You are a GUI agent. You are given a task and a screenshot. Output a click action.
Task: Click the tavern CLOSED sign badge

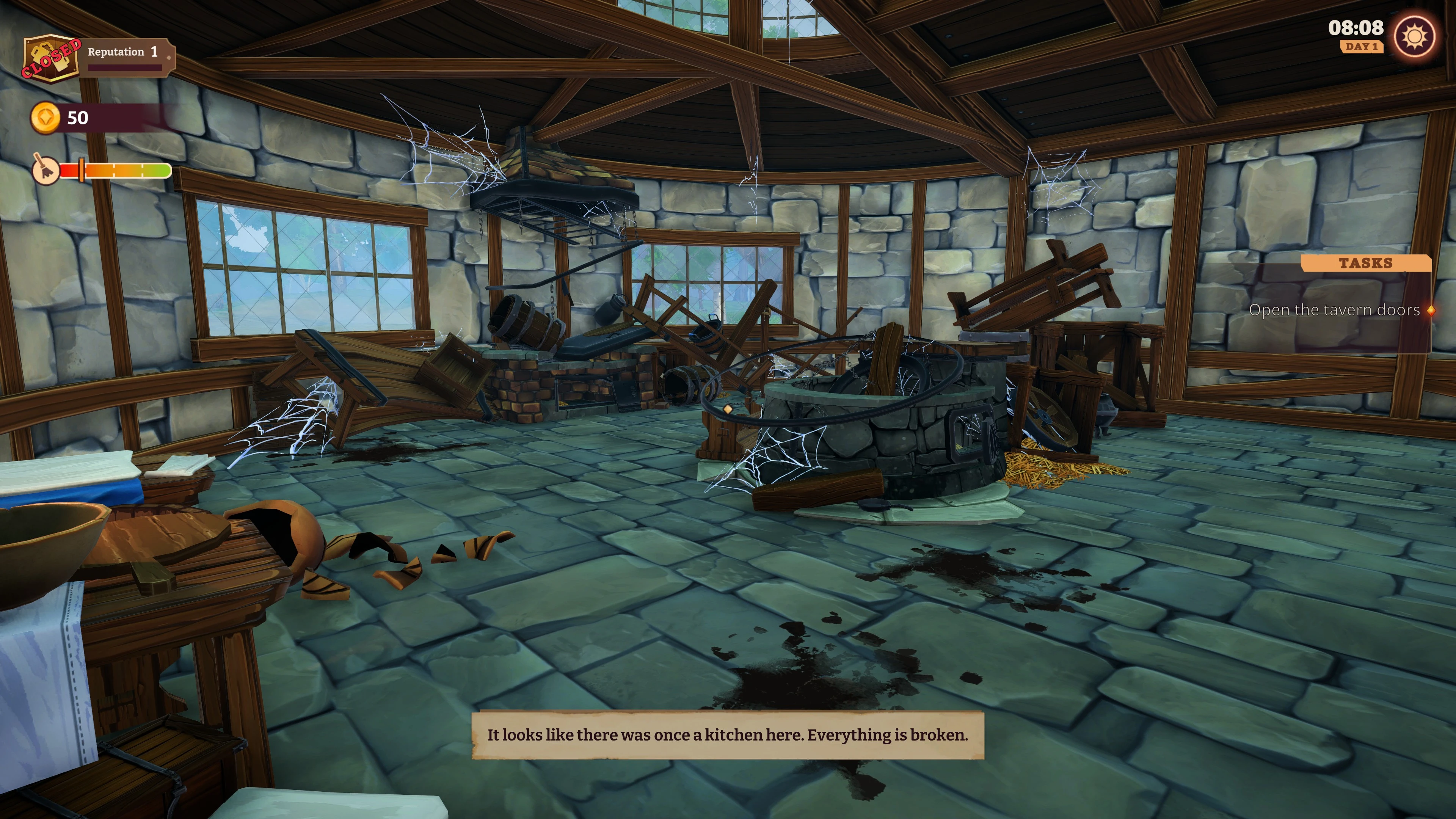tap(51, 58)
